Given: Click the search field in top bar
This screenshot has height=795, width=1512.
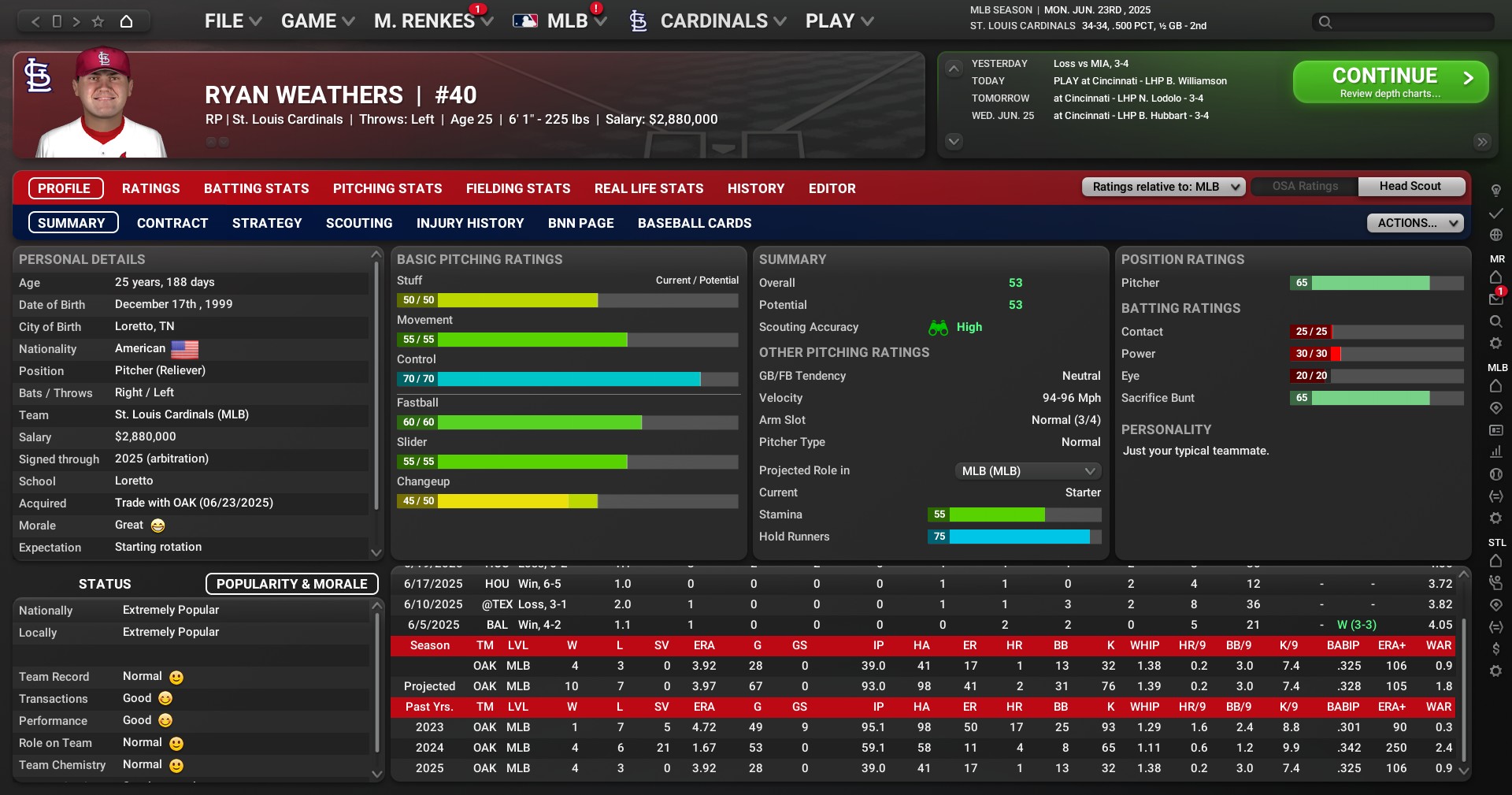Looking at the screenshot, I should 1410,22.
